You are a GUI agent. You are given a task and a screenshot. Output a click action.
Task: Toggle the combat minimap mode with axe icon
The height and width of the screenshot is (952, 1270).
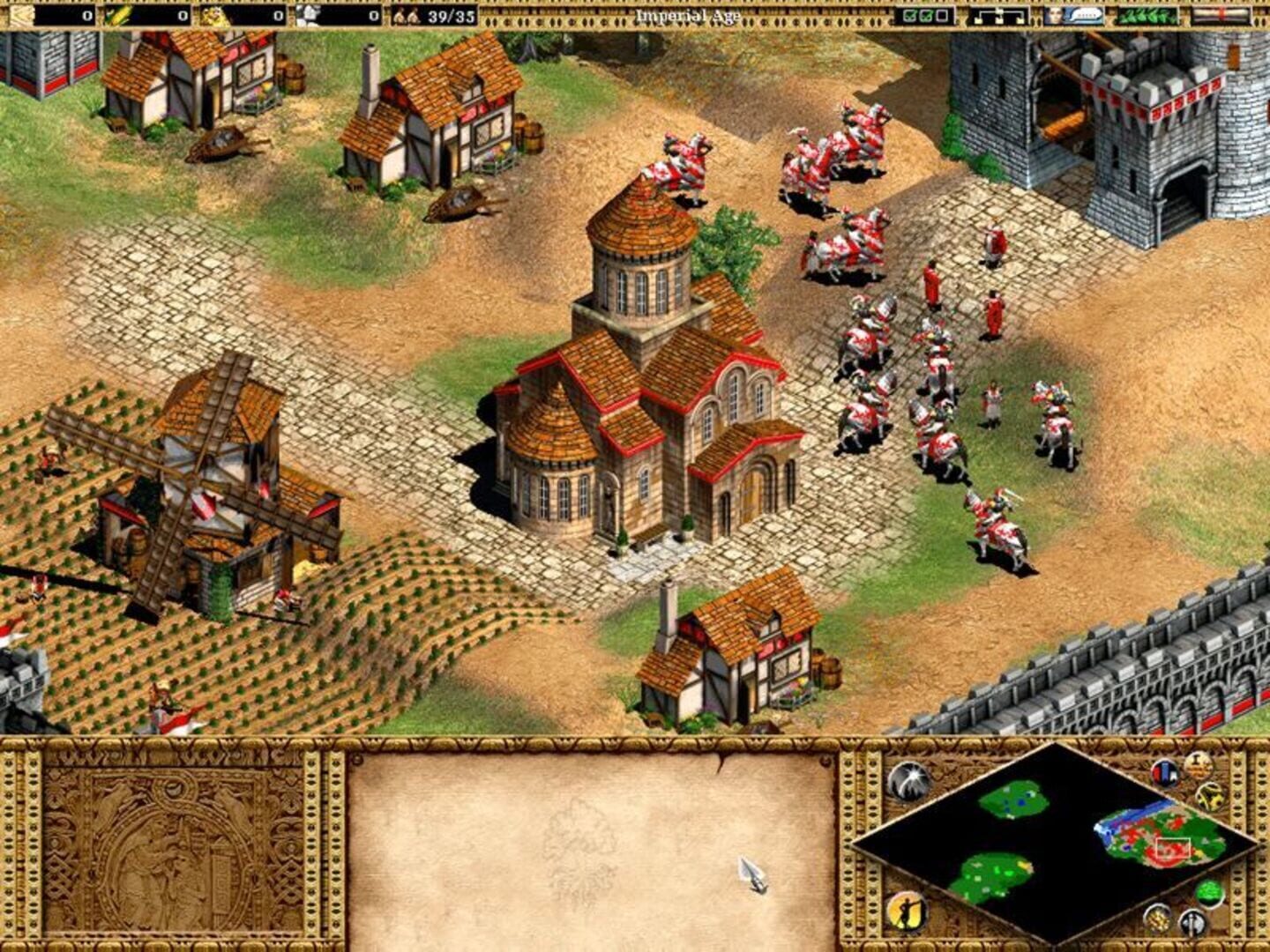[1192, 924]
